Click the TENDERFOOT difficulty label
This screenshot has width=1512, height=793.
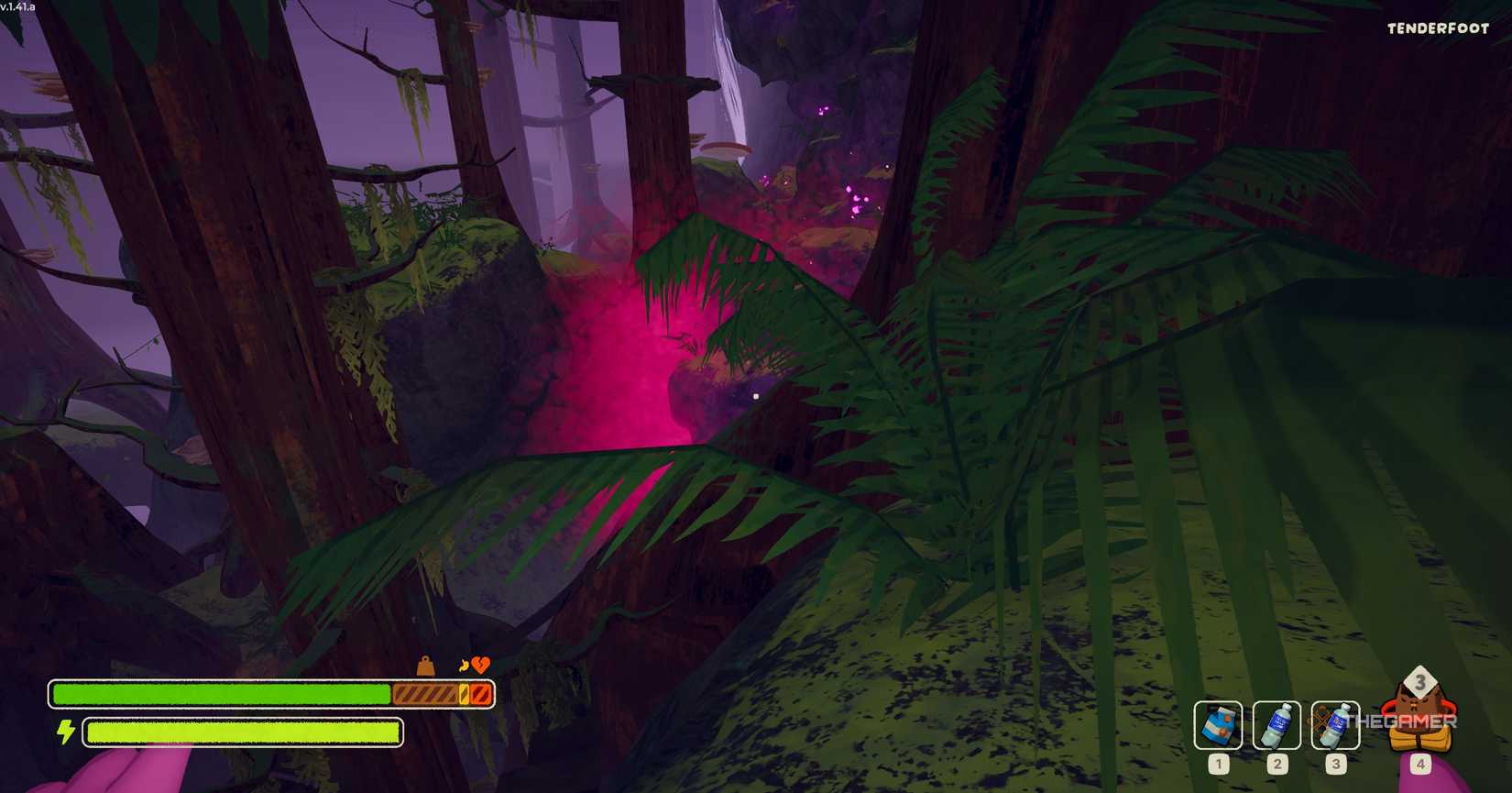[x=1435, y=28]
